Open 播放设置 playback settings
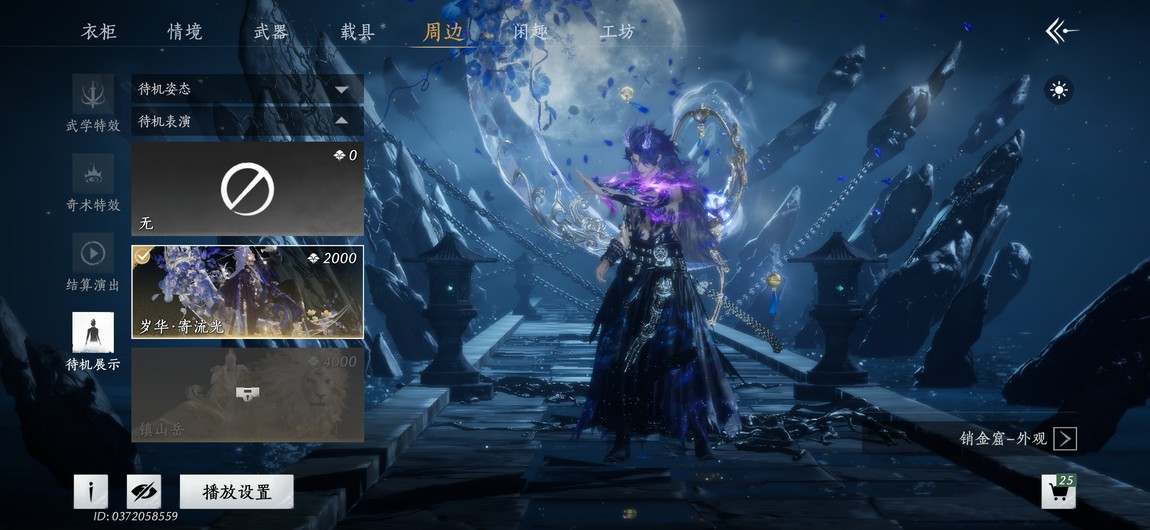Image resolution: width=1150 pixels, height=530 pixels. [237, 491]
